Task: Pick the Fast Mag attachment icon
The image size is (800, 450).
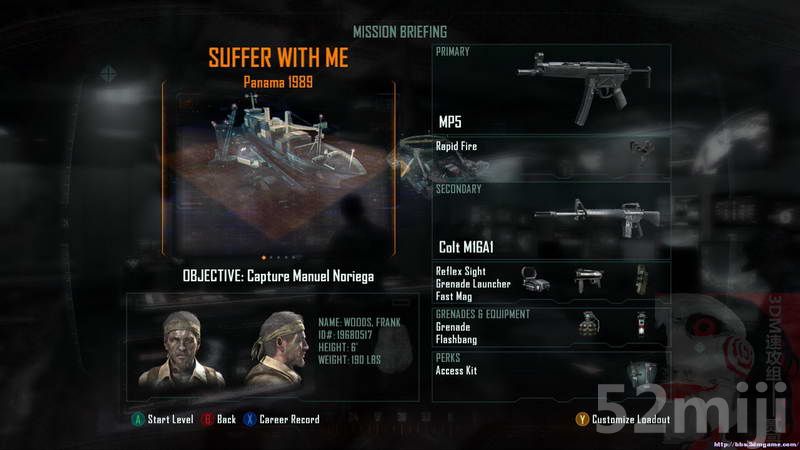Action: 639,281
